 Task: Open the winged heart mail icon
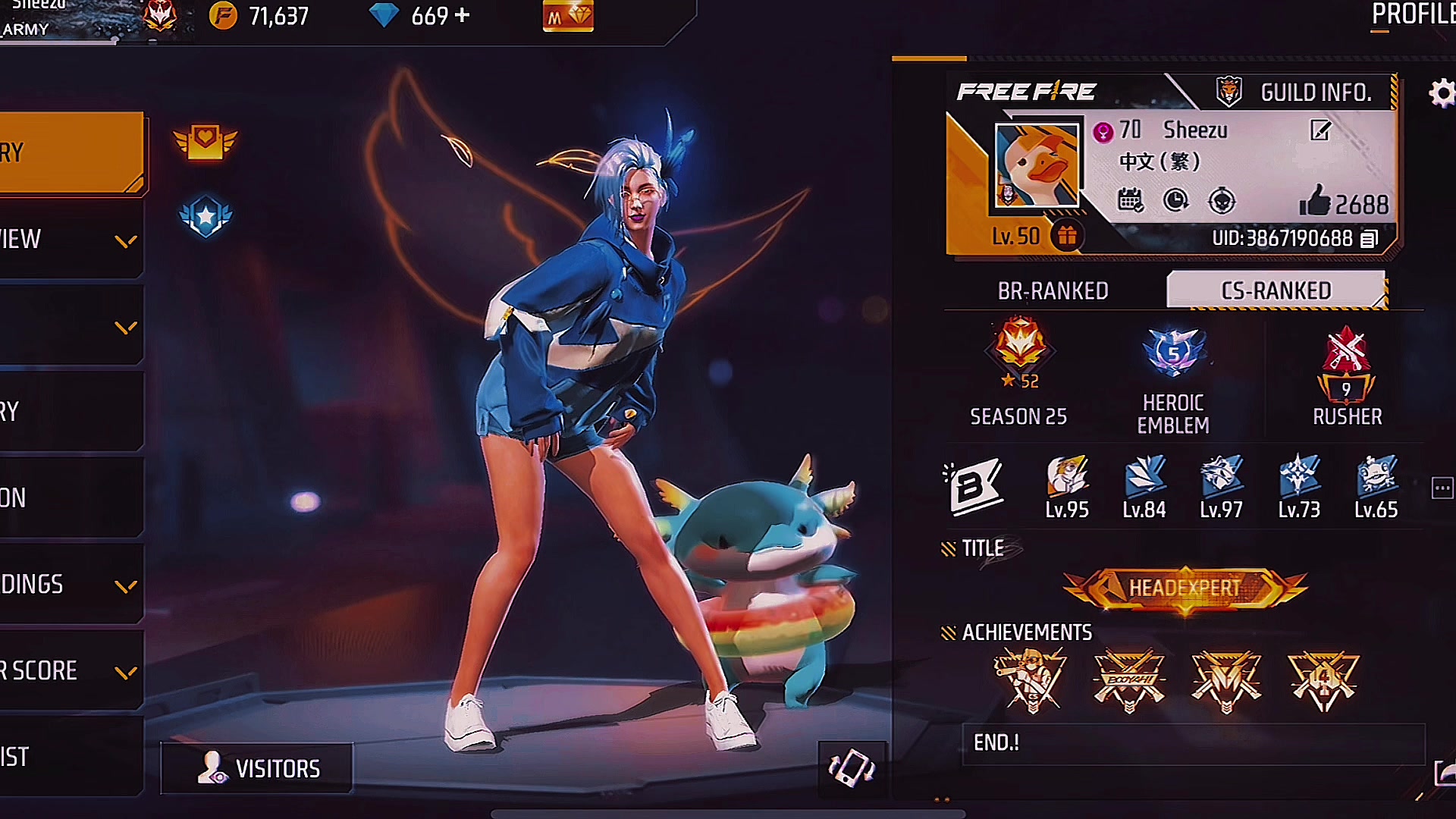point(205,141)
